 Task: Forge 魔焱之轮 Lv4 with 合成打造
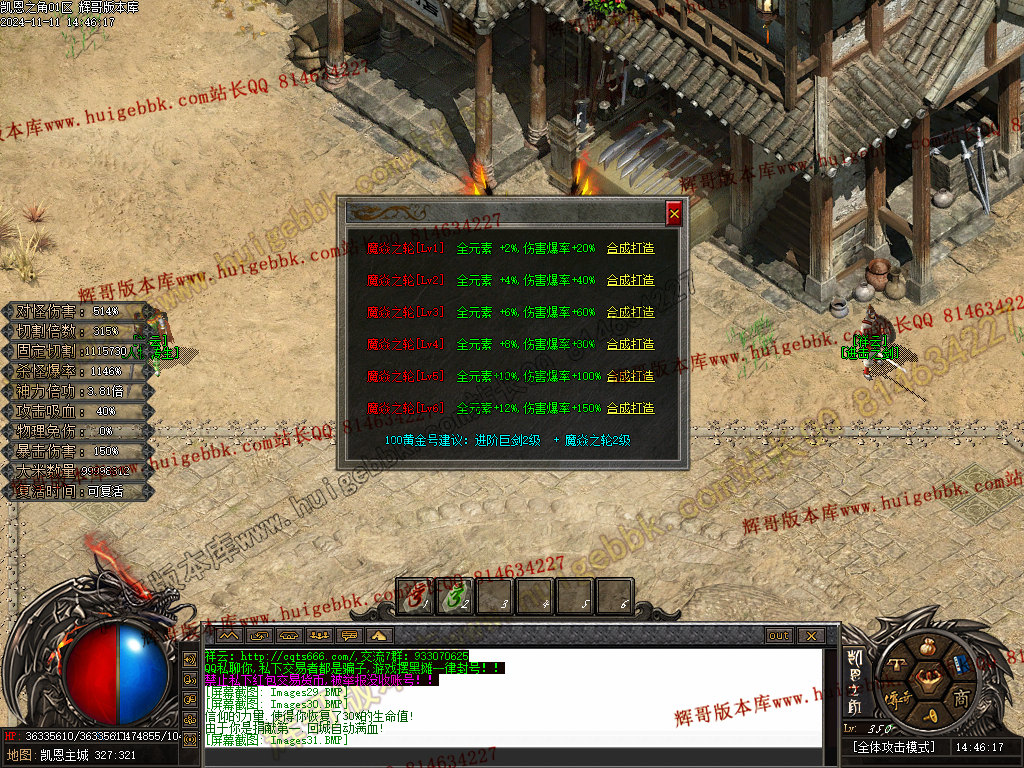pos(630,344)
